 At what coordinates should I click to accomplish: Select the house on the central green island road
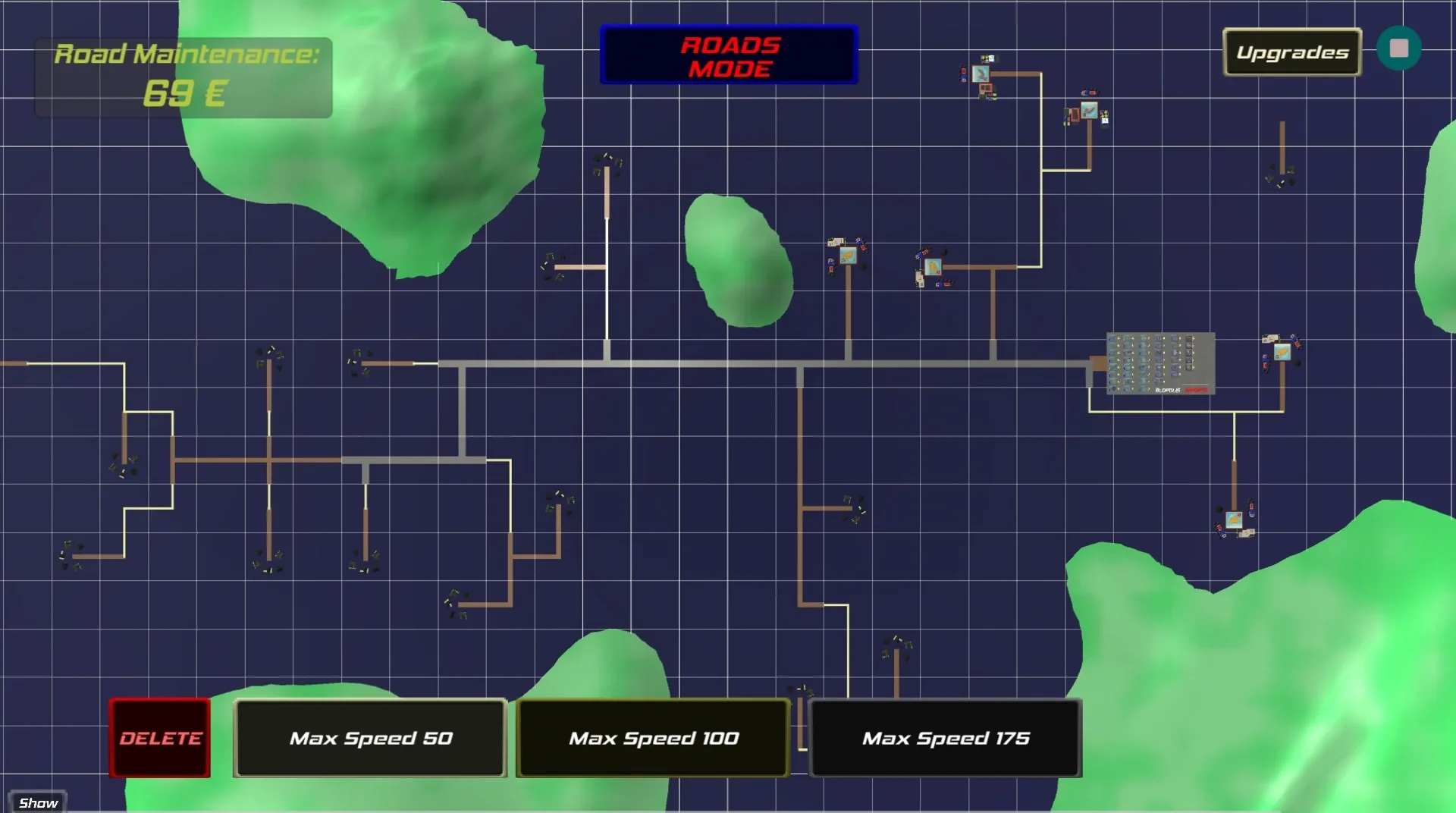pyautogui.click(x=848, y=256)
